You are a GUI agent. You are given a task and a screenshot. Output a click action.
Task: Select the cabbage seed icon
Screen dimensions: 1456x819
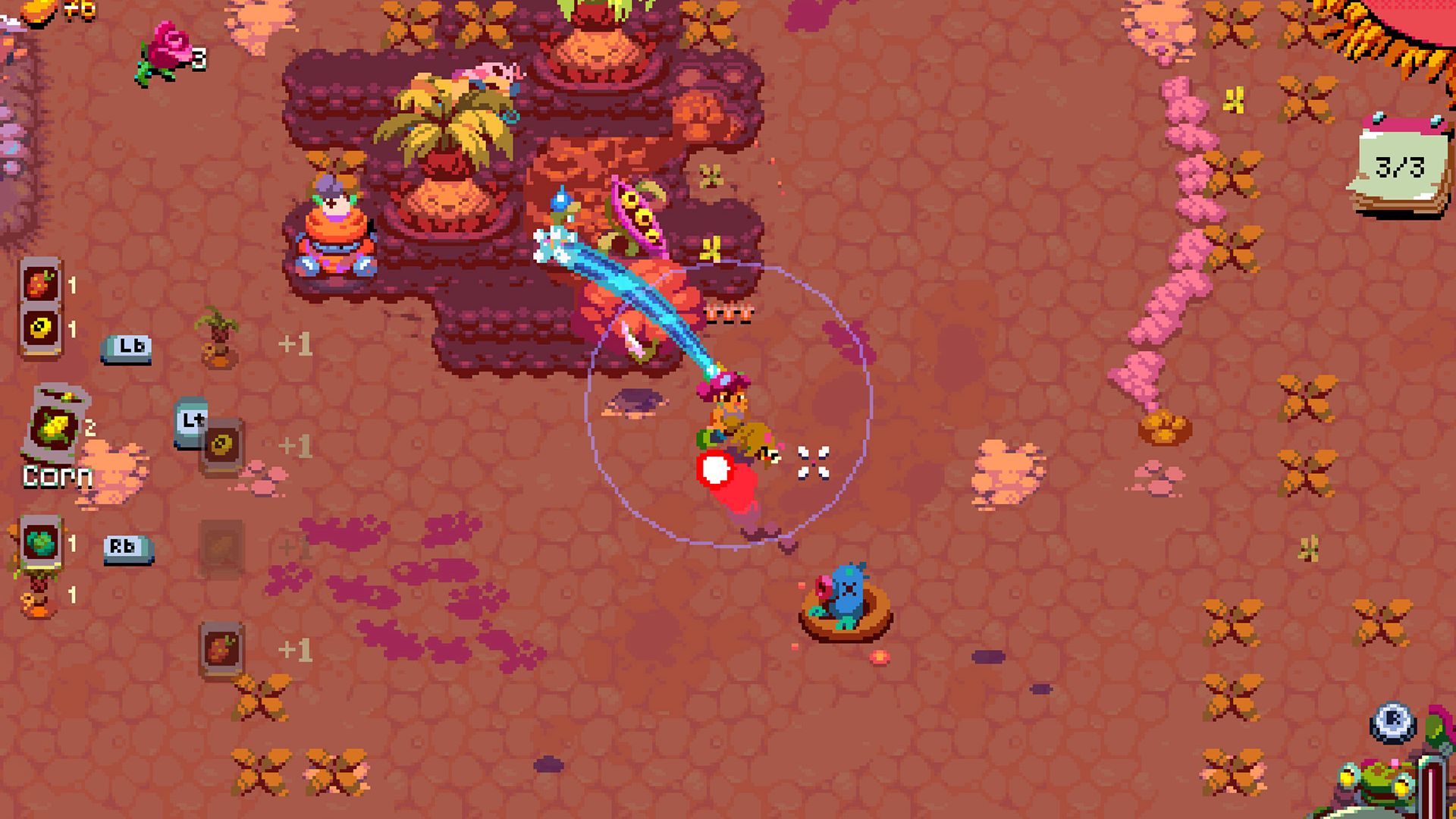coord(42,544)
